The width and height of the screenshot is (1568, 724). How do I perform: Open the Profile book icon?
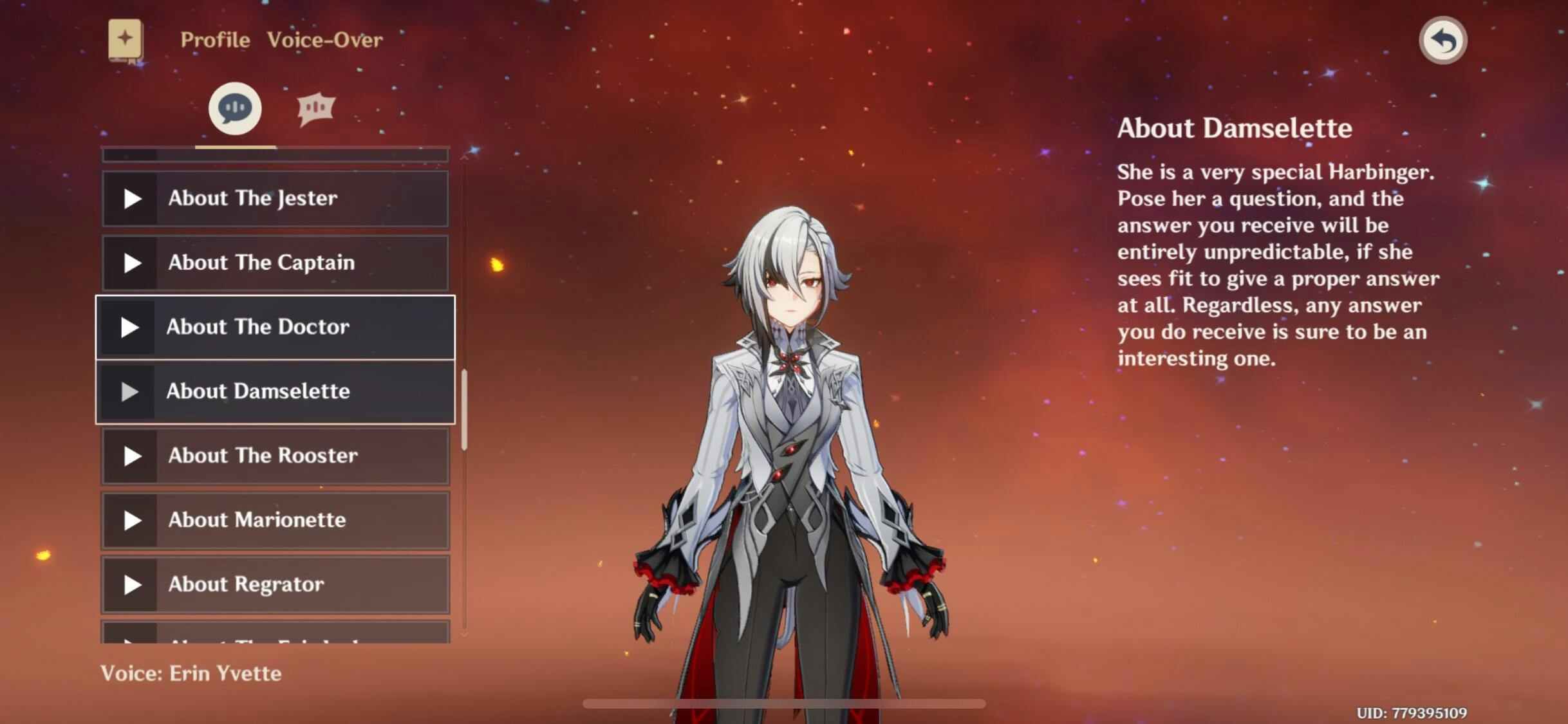click(126, 41)
